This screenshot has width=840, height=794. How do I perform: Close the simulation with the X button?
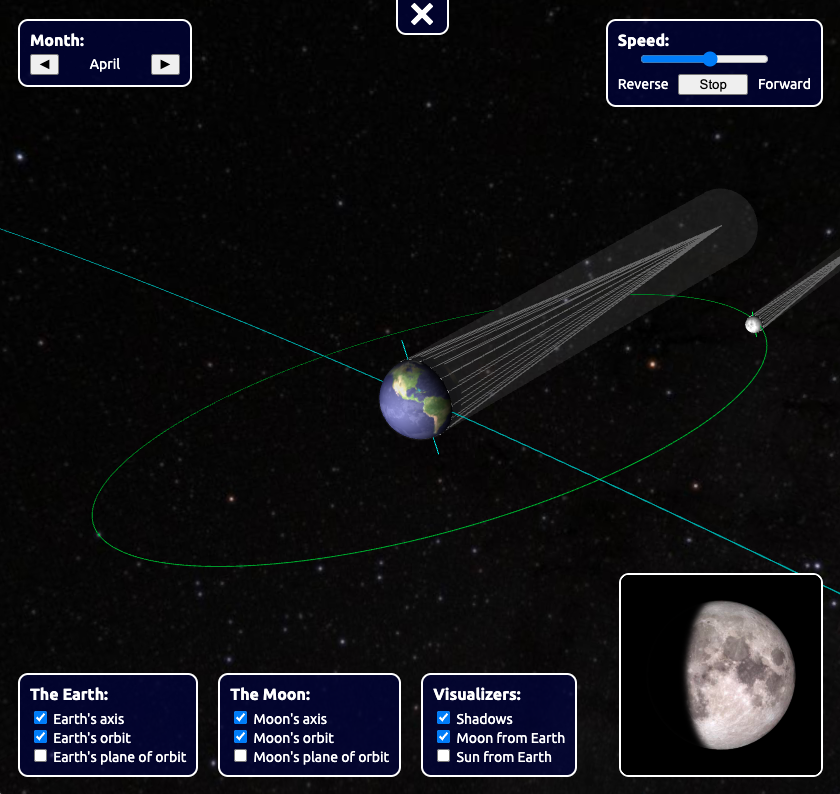(422, 14)
